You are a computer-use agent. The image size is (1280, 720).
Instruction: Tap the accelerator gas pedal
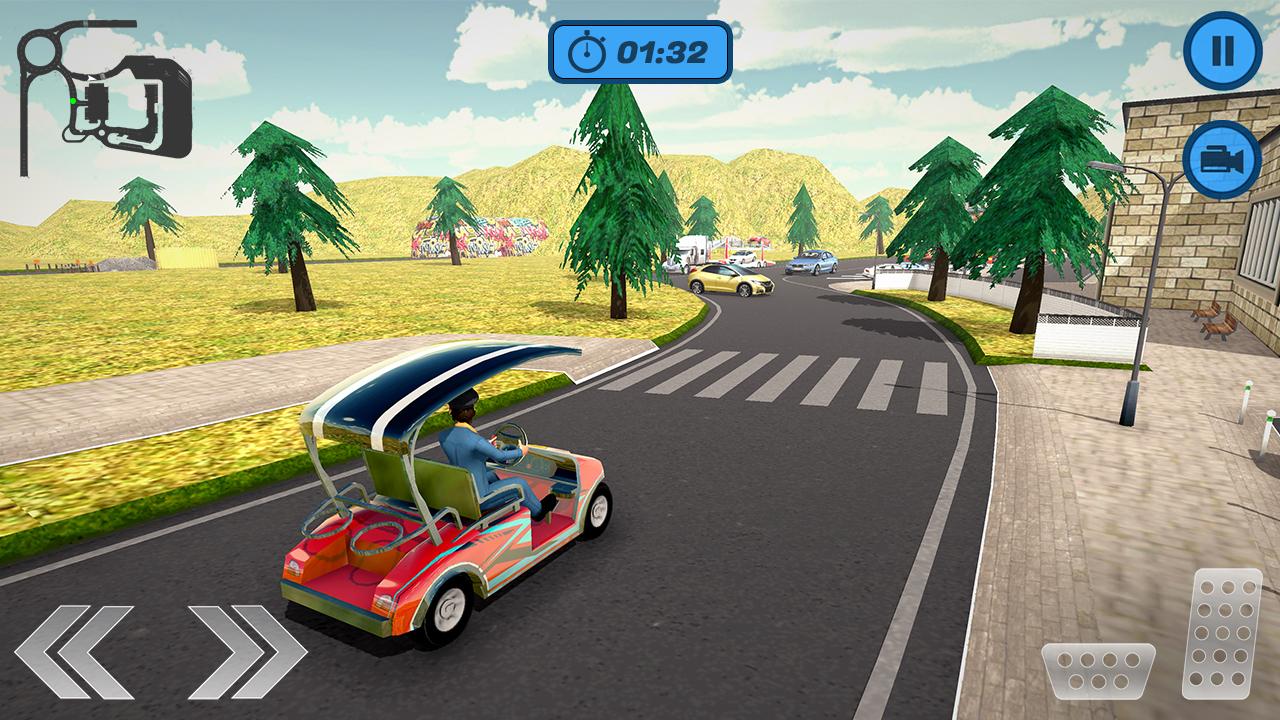pyautogui.click(x=1221, y=632)
